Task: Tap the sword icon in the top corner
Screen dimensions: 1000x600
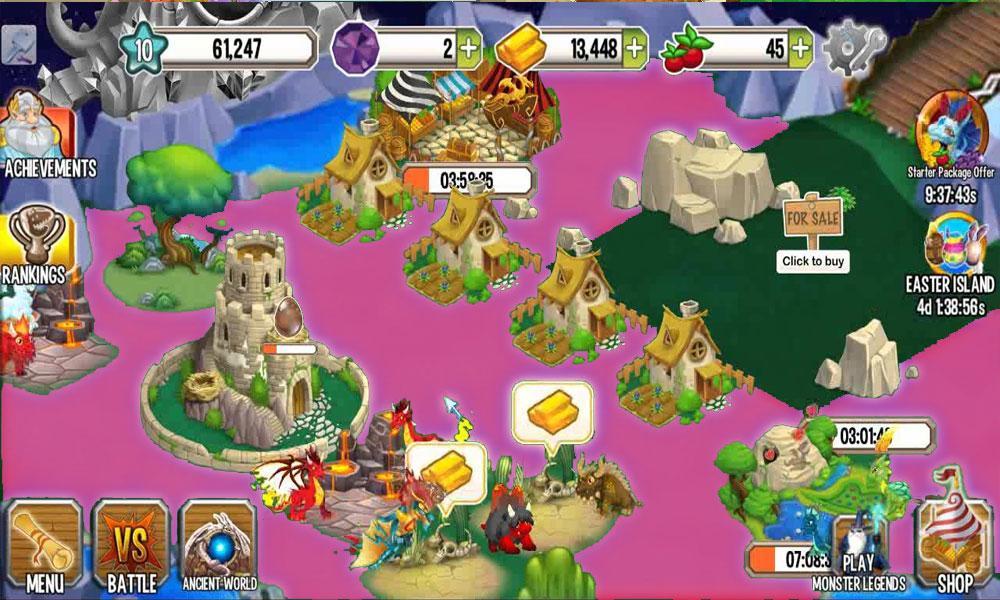Action: pos(19,41)
